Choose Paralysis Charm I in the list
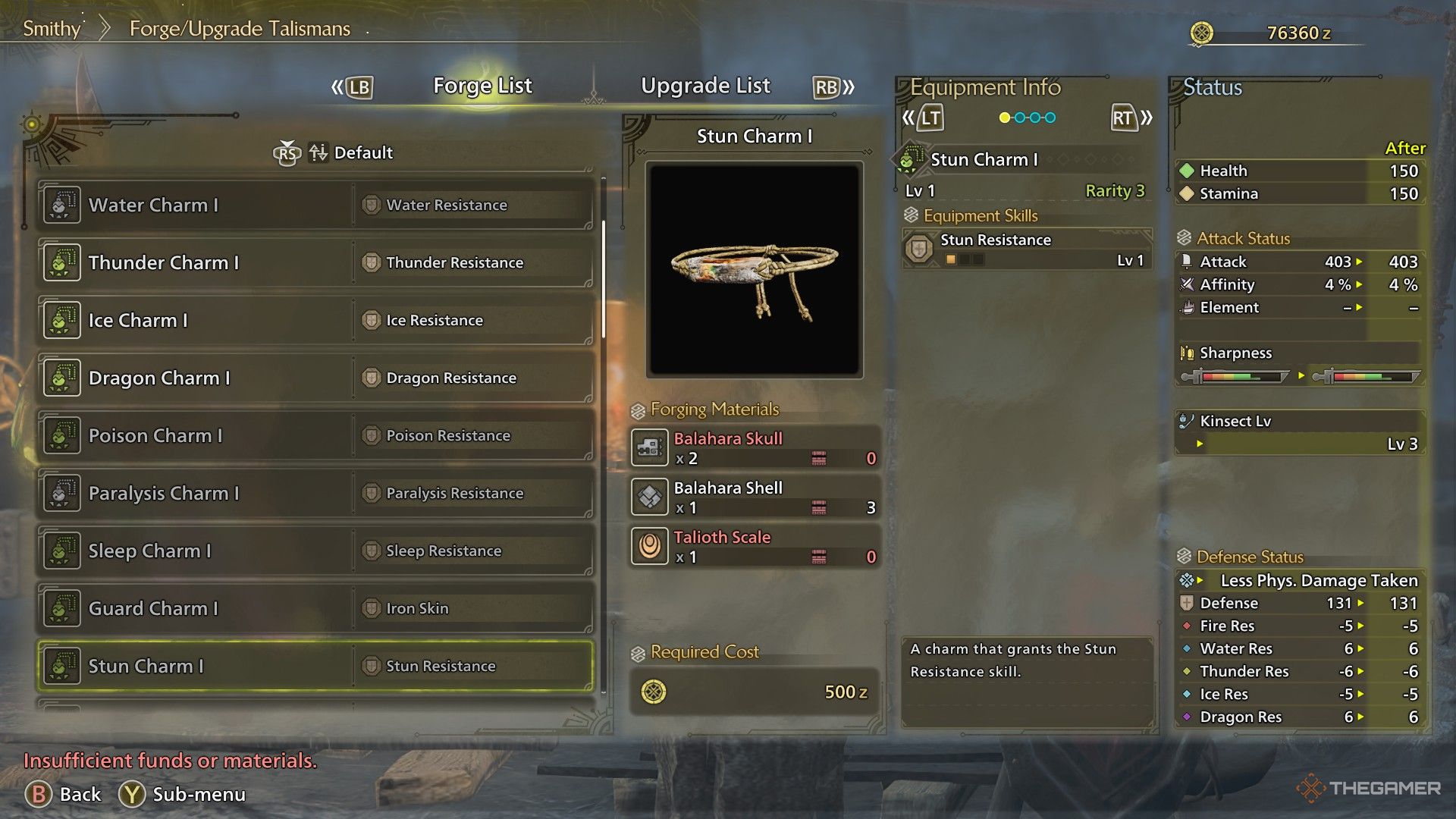This screenshot has width=1456, height=819. coord(315,493)
